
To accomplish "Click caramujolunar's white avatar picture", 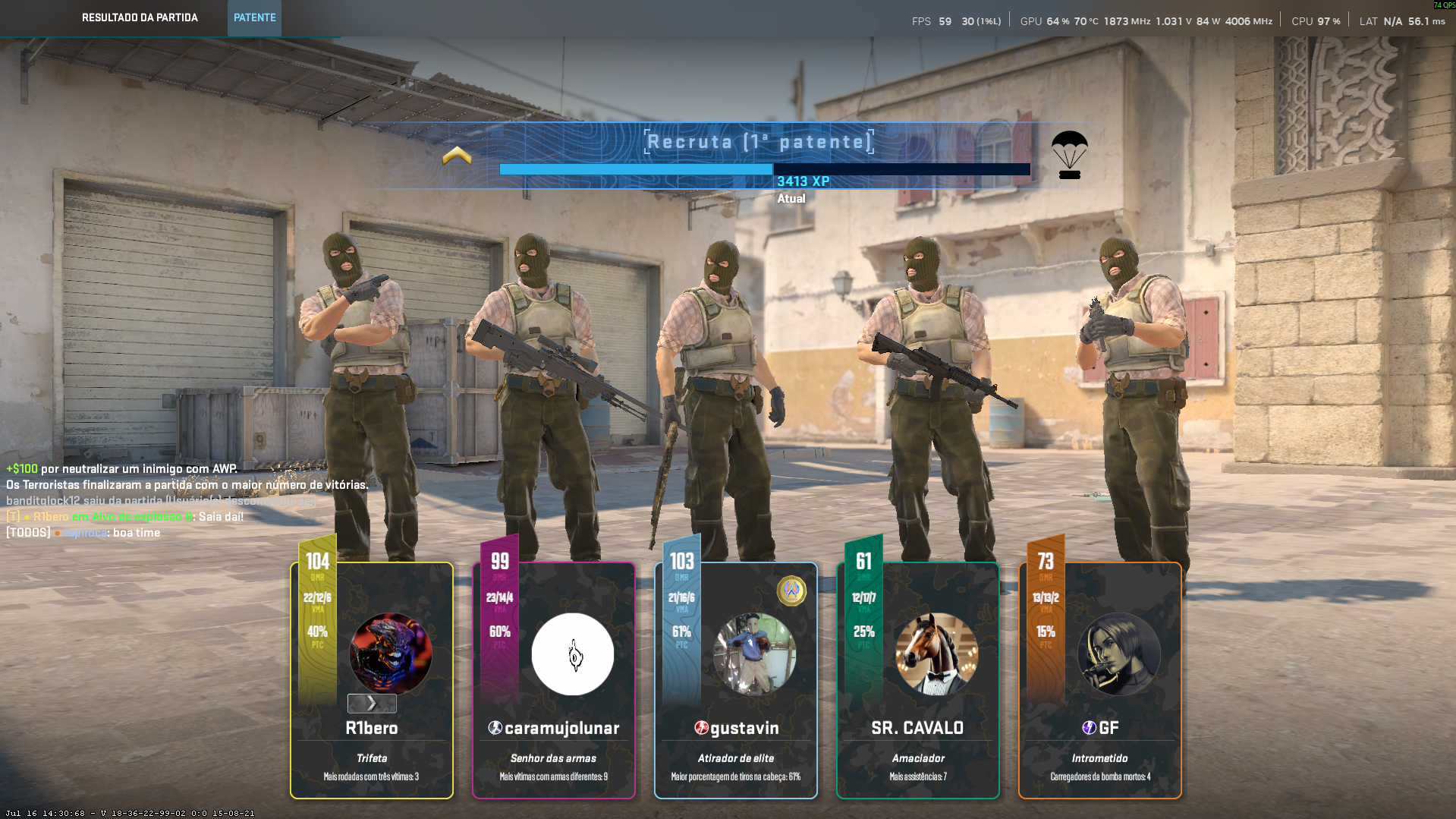I will click(x=573, y=654).
